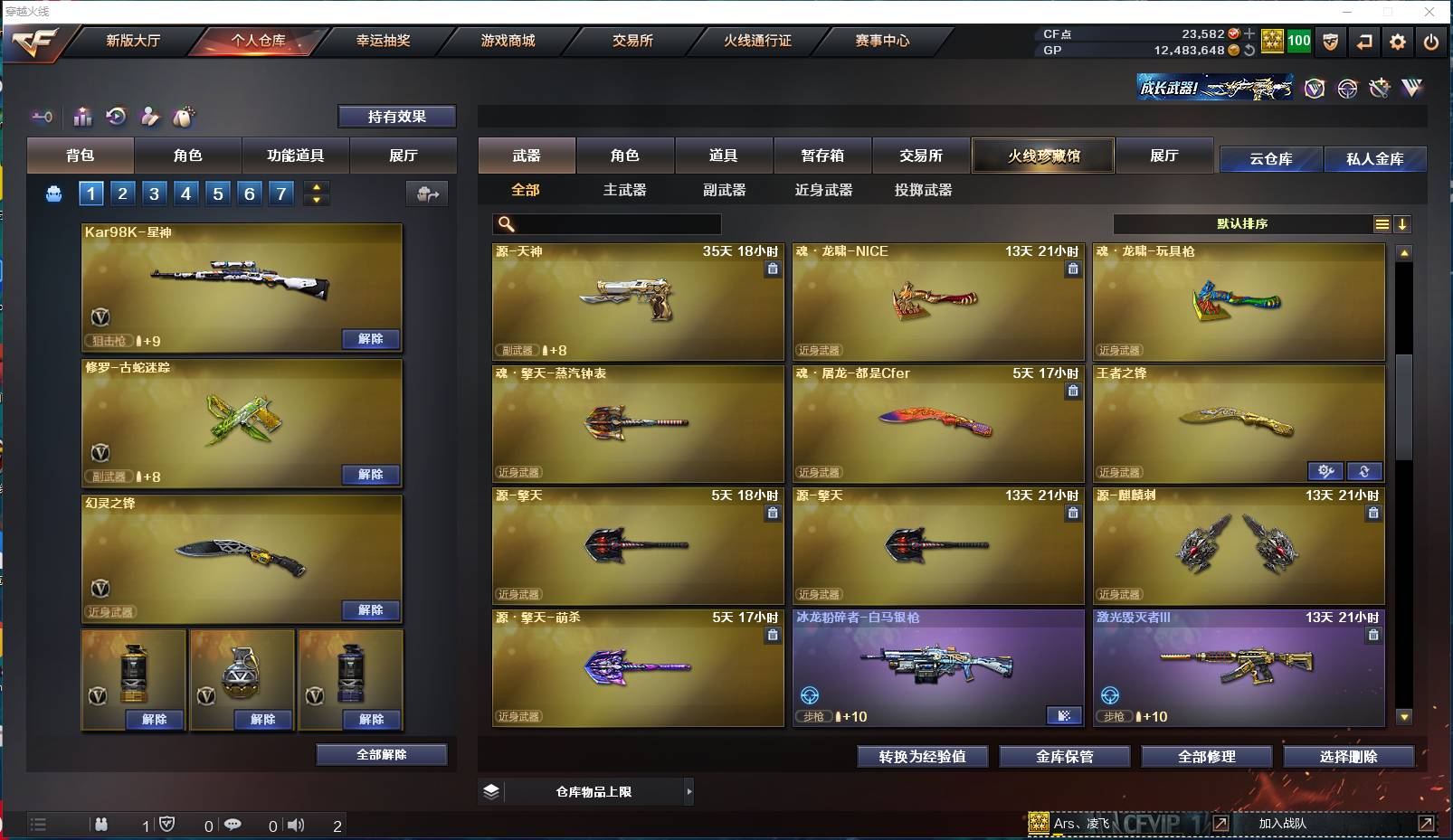Open the stats chart icon in the left toolbar
Viewport: 1453px width, 840px height.
82,117
